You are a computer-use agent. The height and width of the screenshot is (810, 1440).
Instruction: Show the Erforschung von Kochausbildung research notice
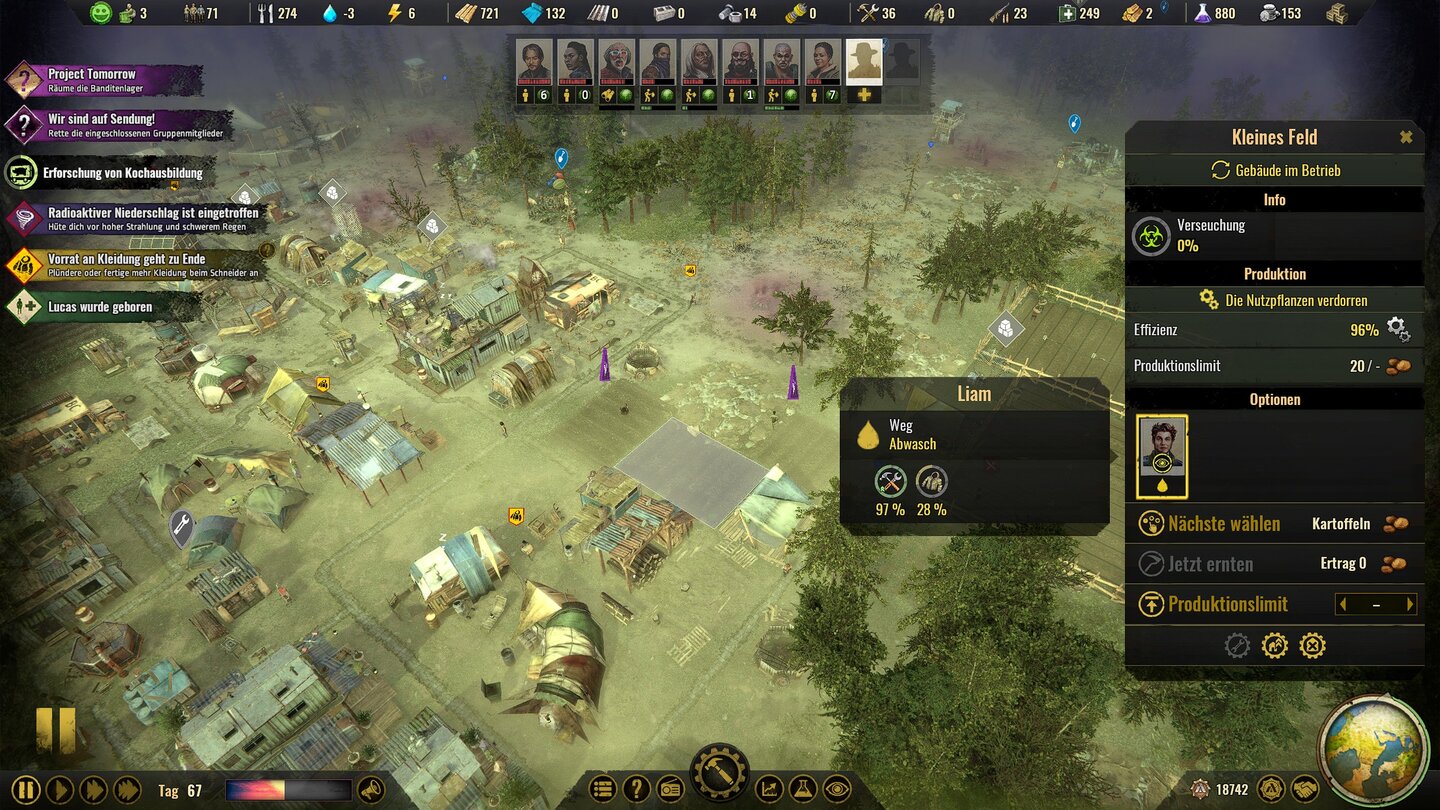point(110,173)
